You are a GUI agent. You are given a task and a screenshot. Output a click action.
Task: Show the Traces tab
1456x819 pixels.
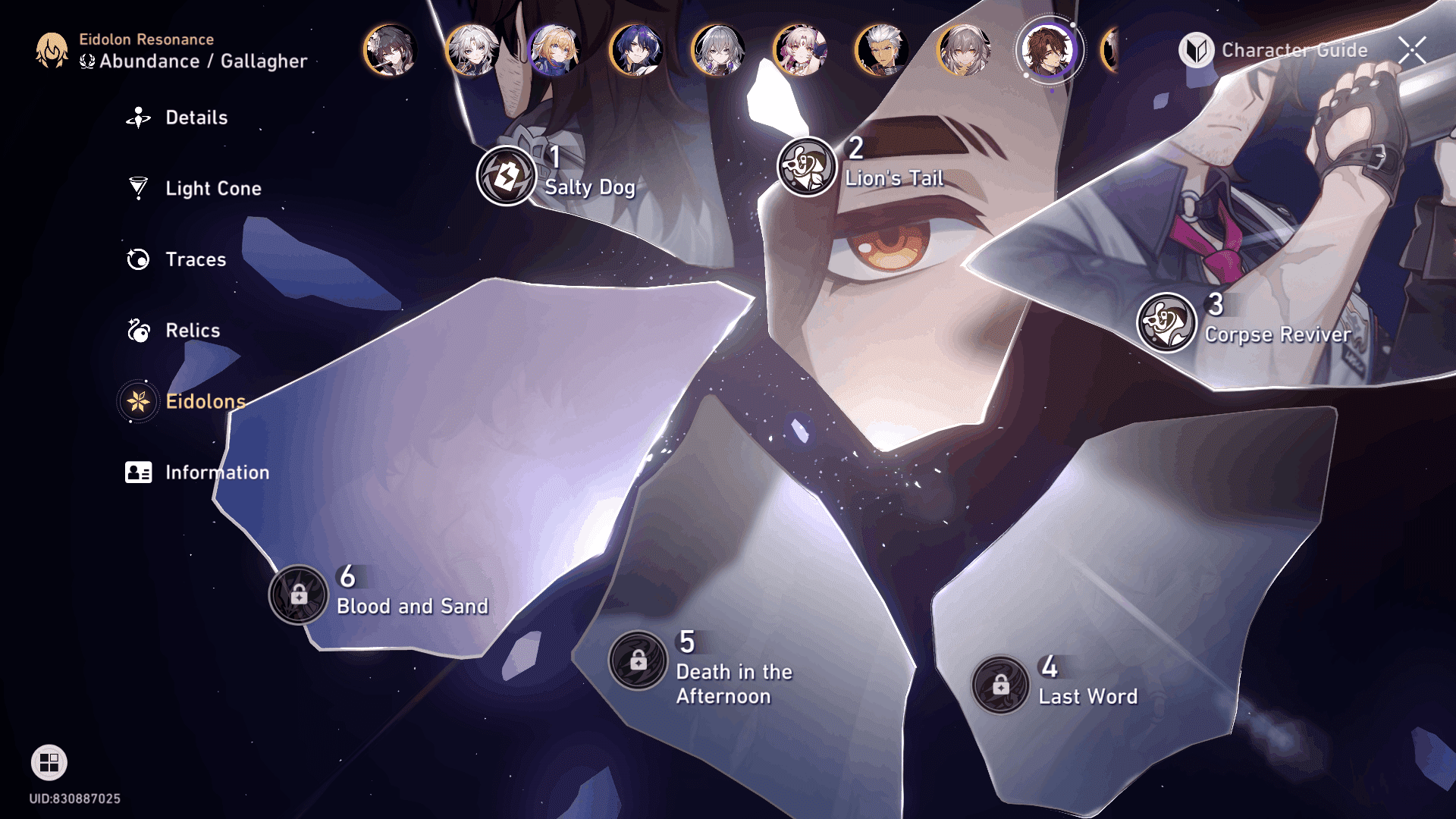[195, 259]
